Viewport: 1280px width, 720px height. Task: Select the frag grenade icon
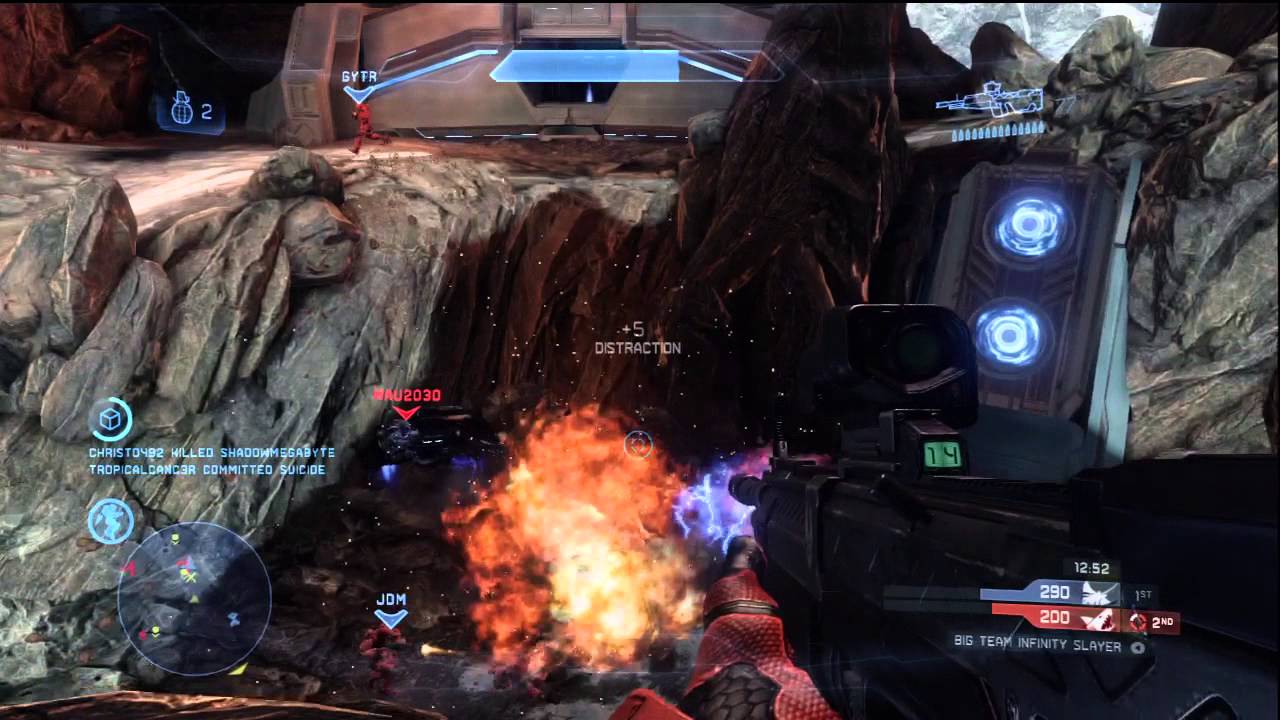point(180,110)
